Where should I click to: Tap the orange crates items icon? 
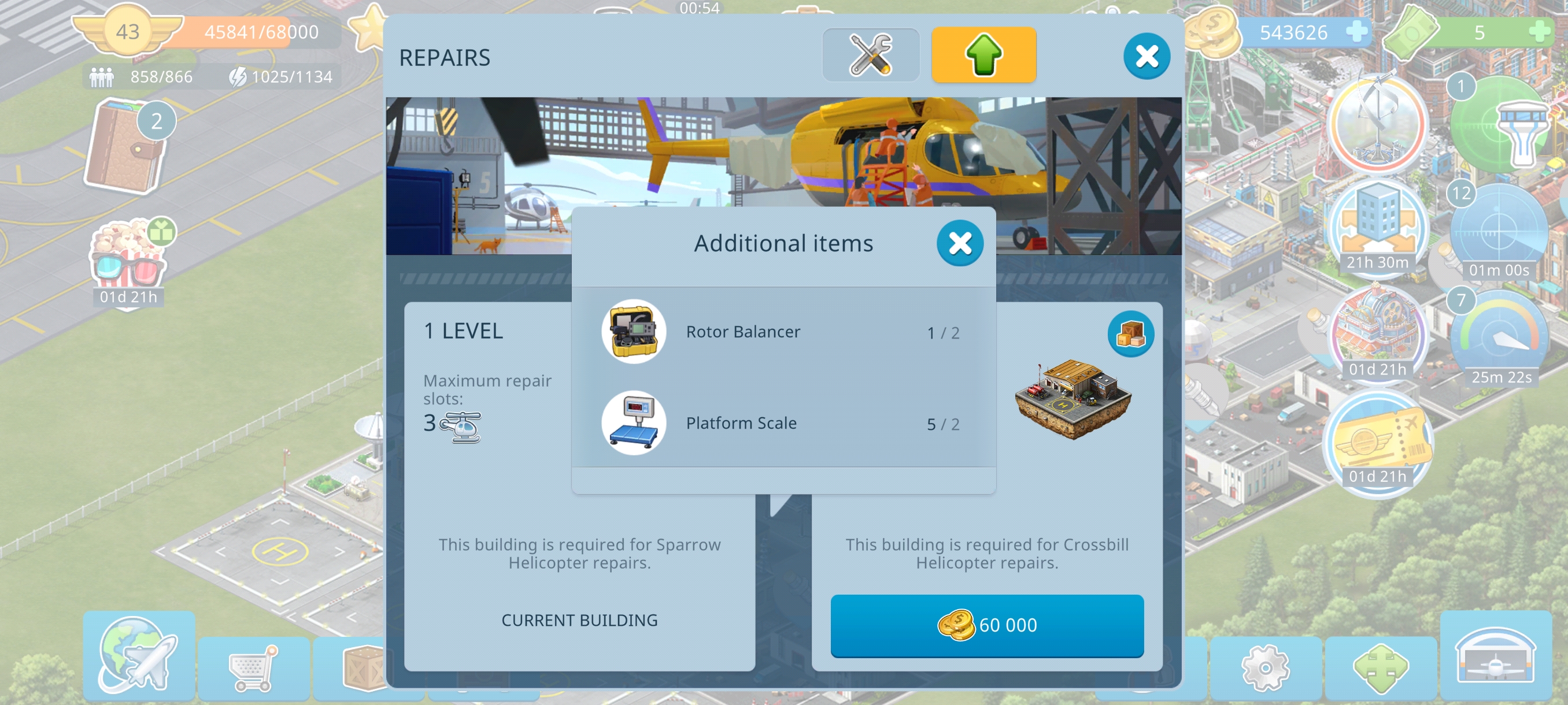pyautogui.click(x=1130, y=334)
